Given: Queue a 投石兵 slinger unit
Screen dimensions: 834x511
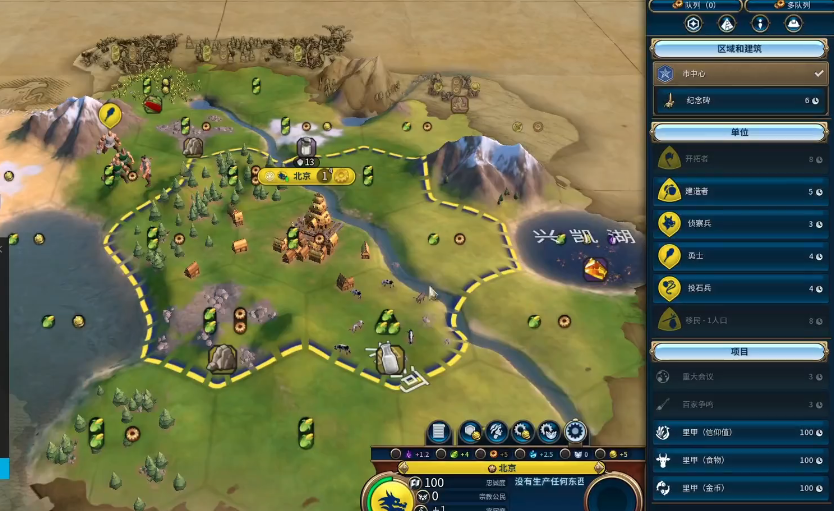Looking at the screenshot, I should [x=740, y=288].
